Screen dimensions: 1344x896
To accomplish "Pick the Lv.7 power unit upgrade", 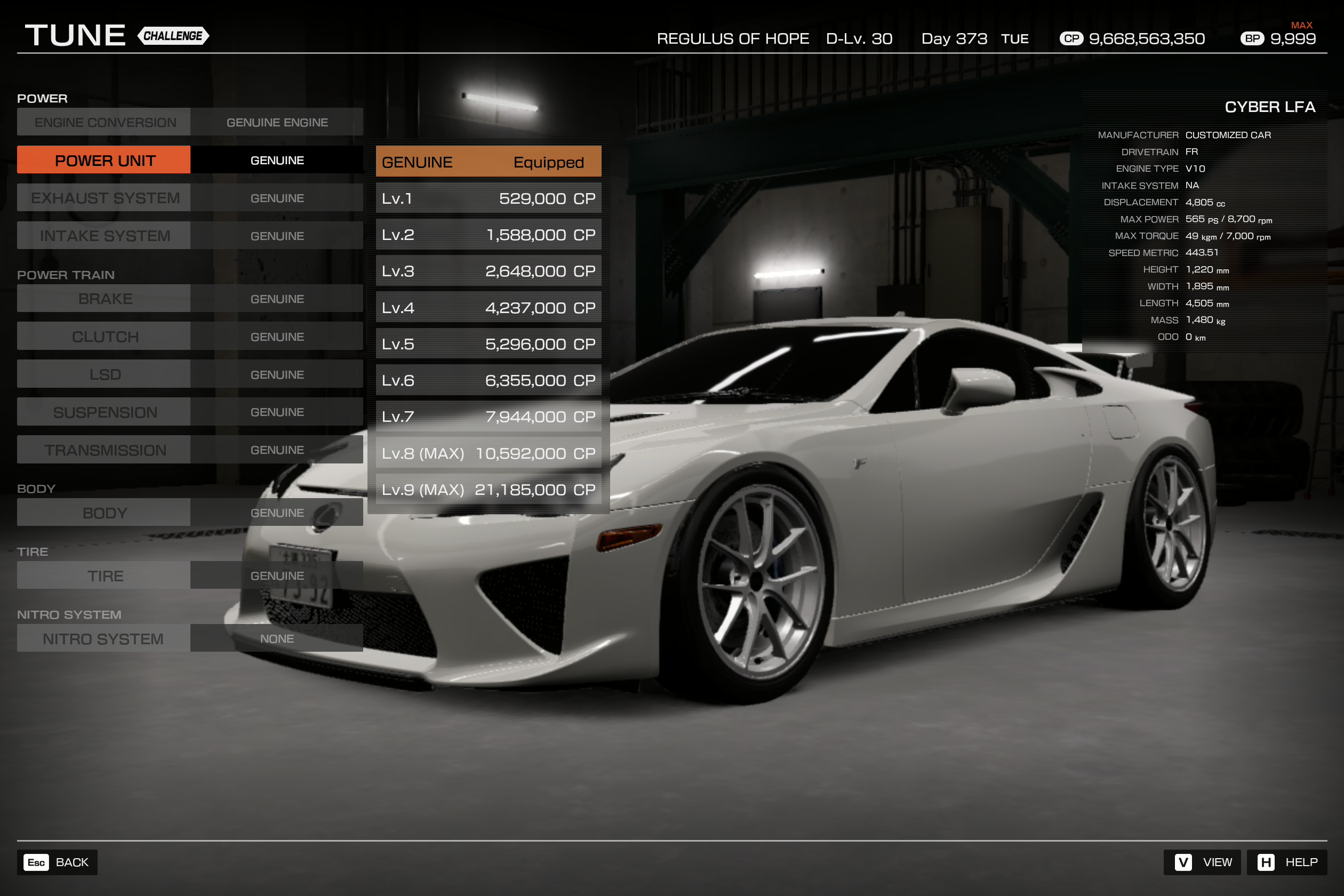I will (488, 417).
